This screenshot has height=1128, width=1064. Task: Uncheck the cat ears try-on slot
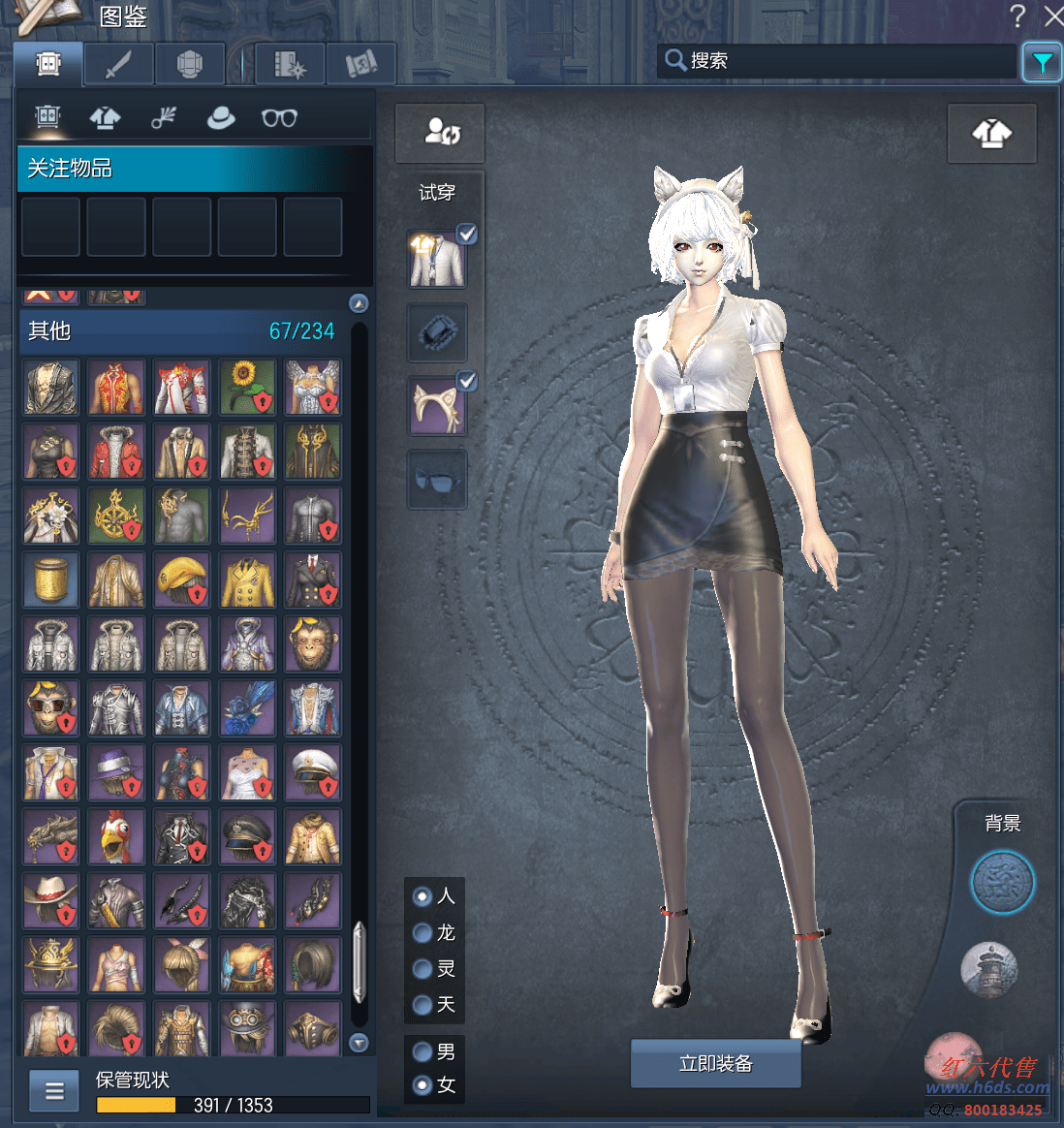click(x=467, y=381)
